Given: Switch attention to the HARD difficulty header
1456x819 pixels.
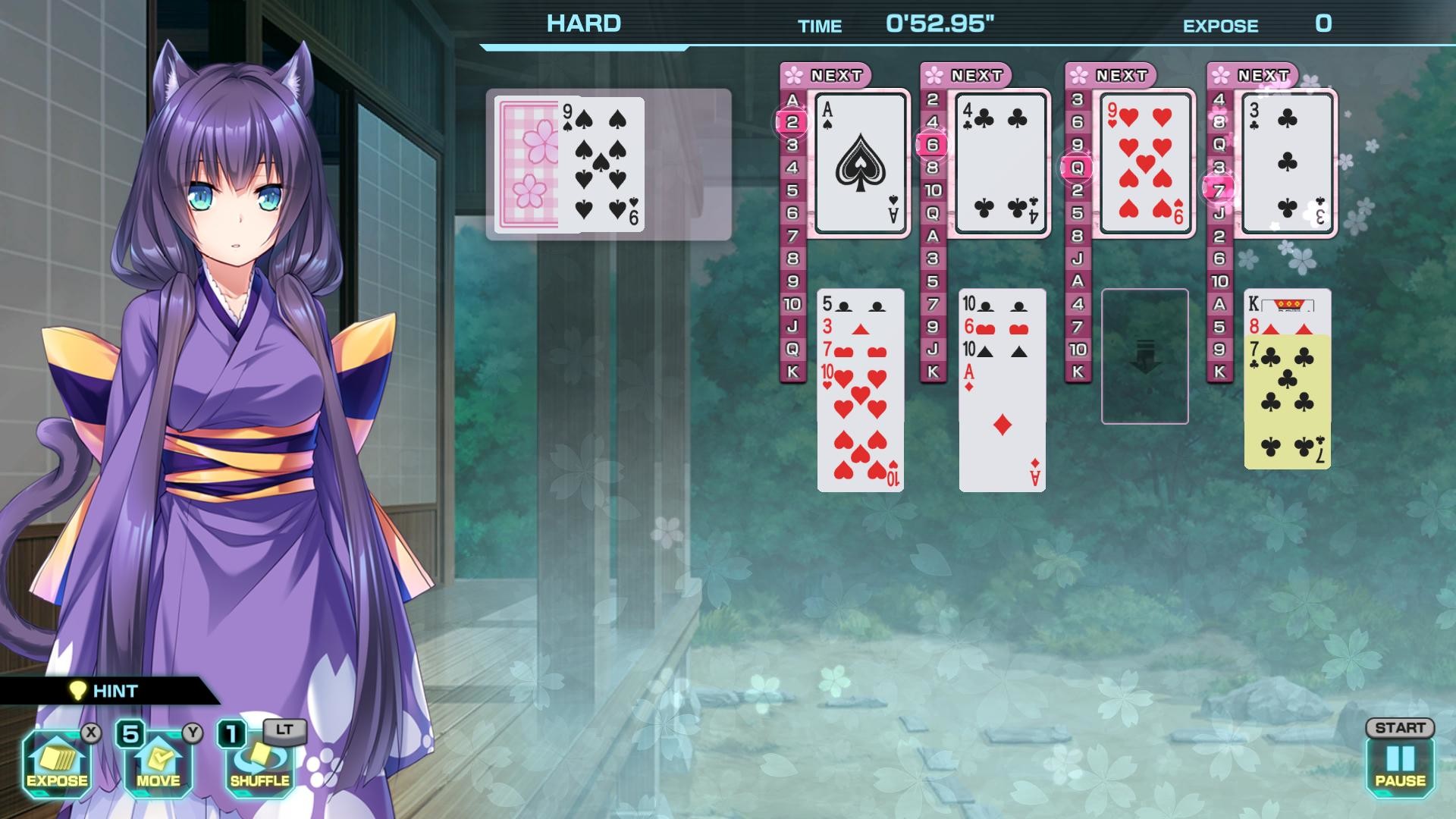Looking at the screenshot, I should tap(581, 22).
